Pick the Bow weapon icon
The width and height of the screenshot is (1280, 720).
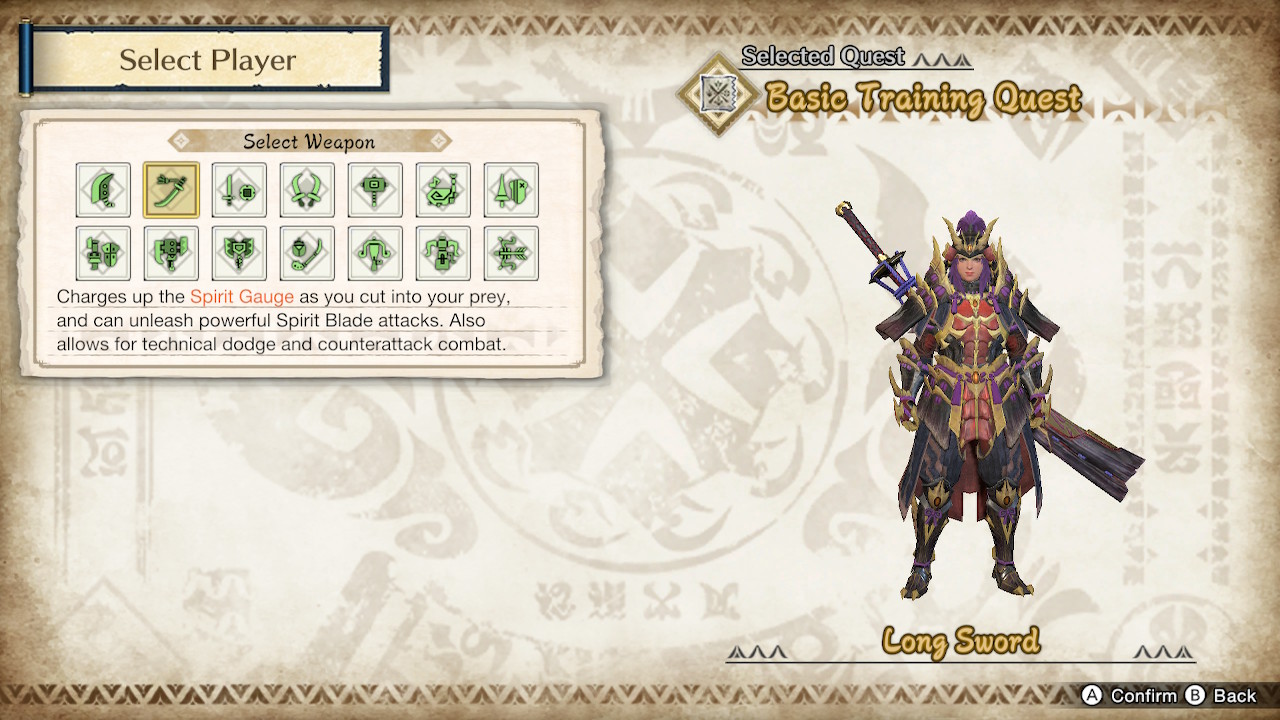click(x=511, y=253)
